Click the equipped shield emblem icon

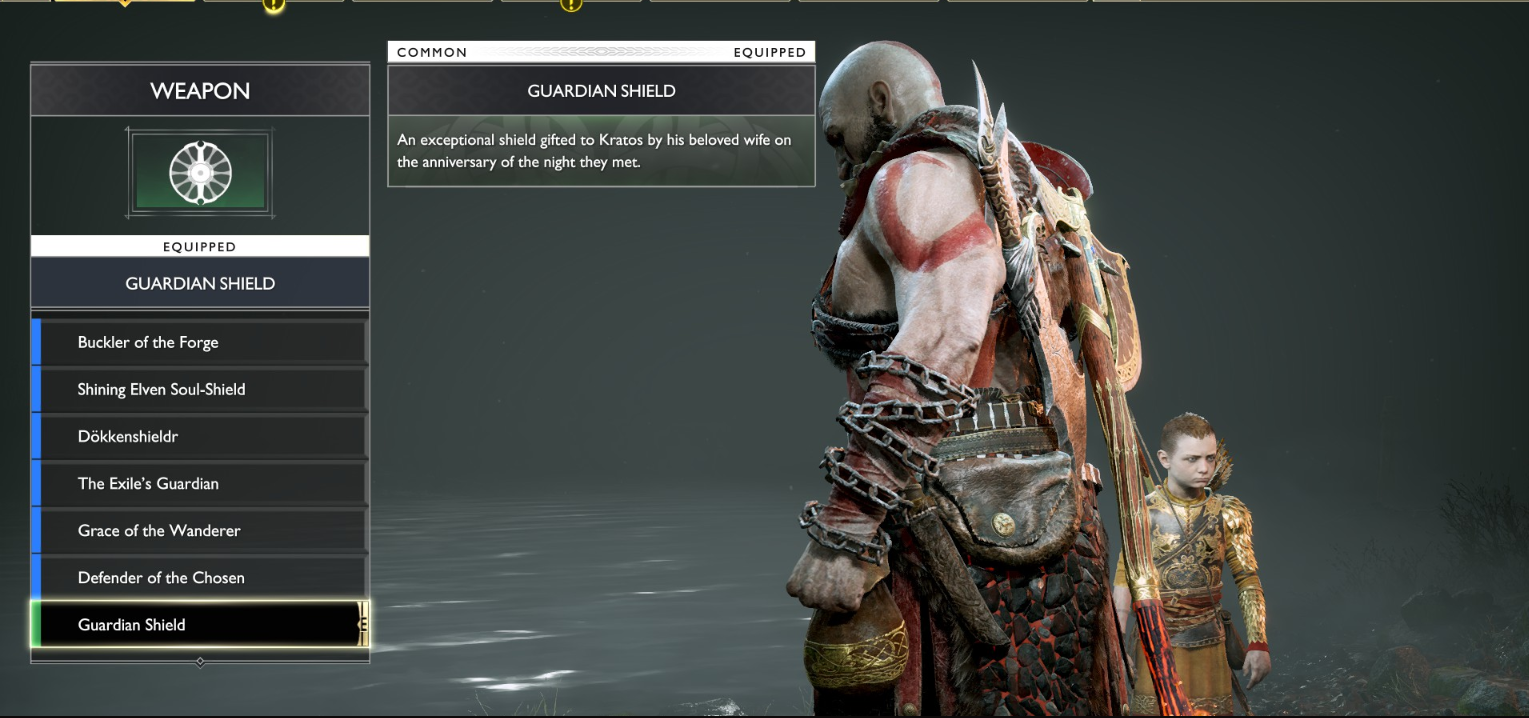[200, 173]
